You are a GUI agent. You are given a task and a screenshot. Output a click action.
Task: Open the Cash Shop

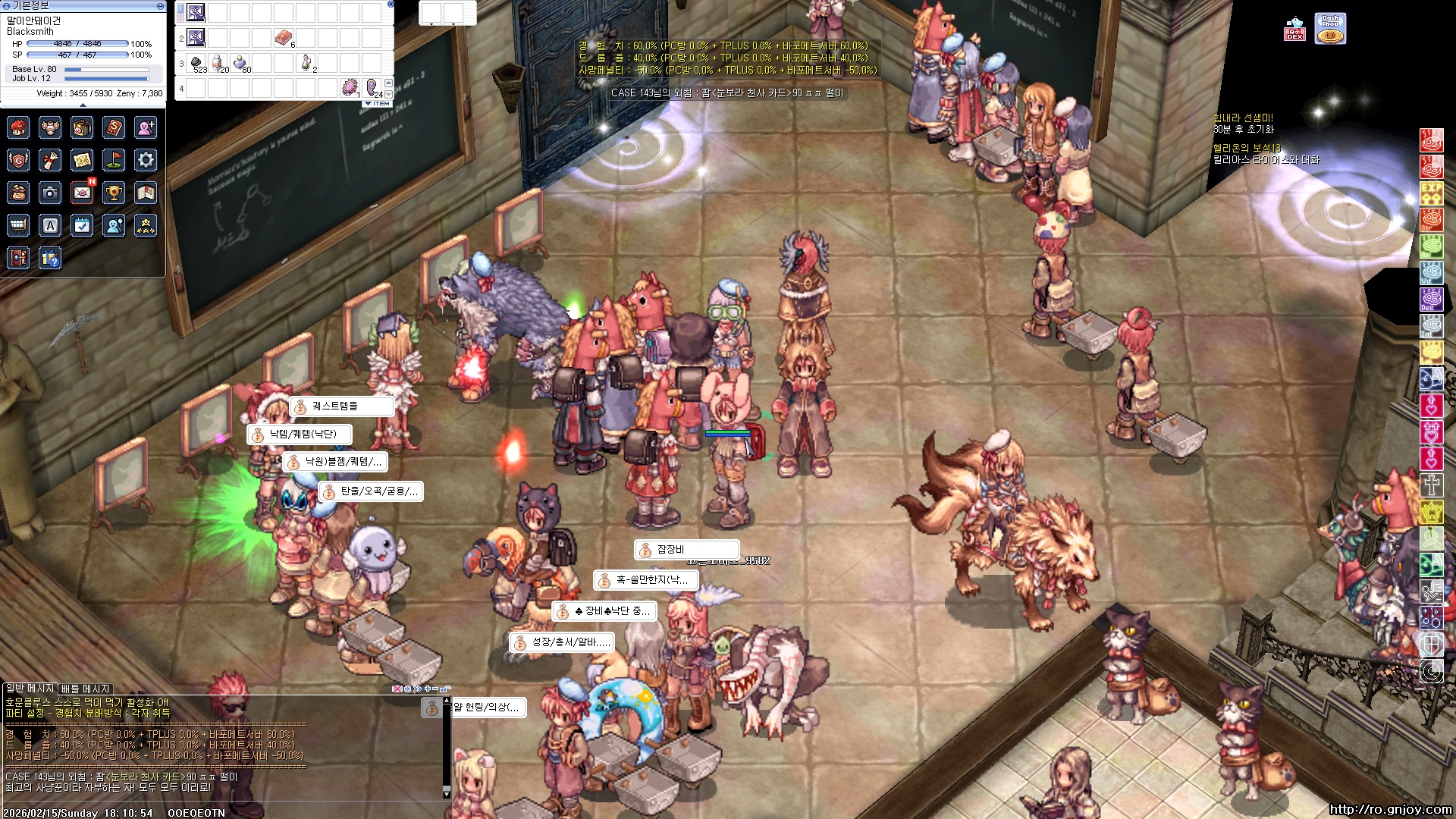1330,29
